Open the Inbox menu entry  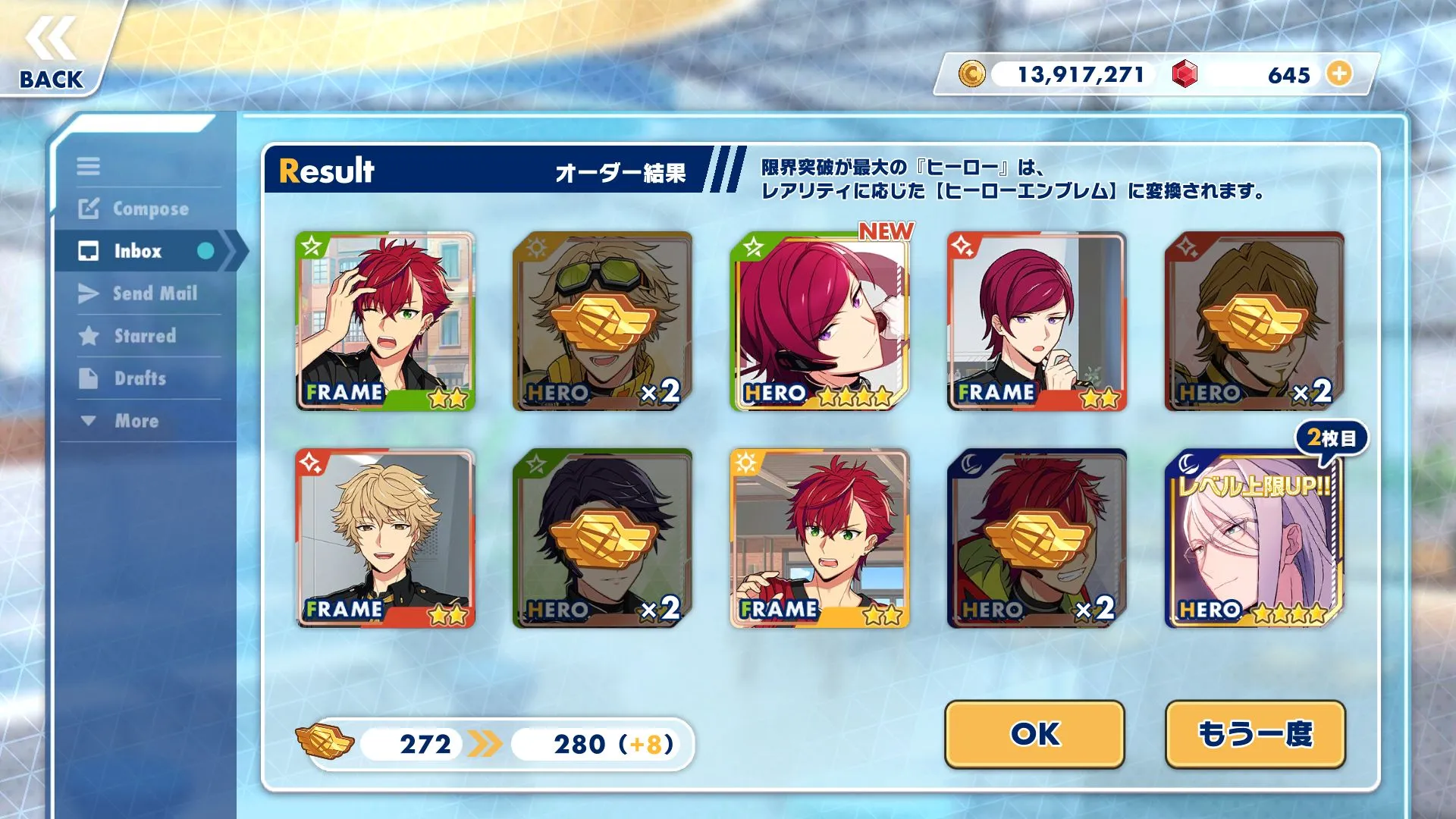click(x=137, y=251)
